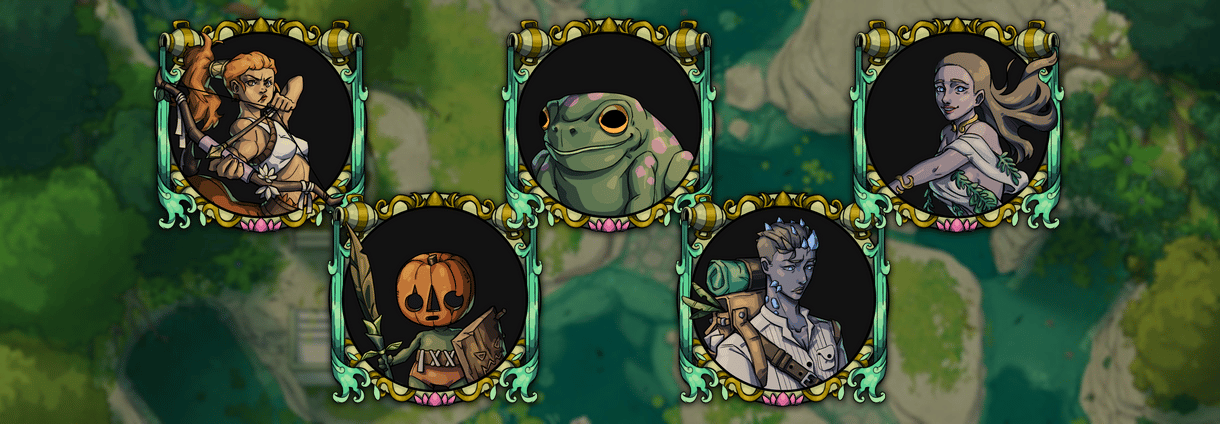Choose the horned traveler with backpack portrait
1220x424 pixels.
tap(782, 300)
